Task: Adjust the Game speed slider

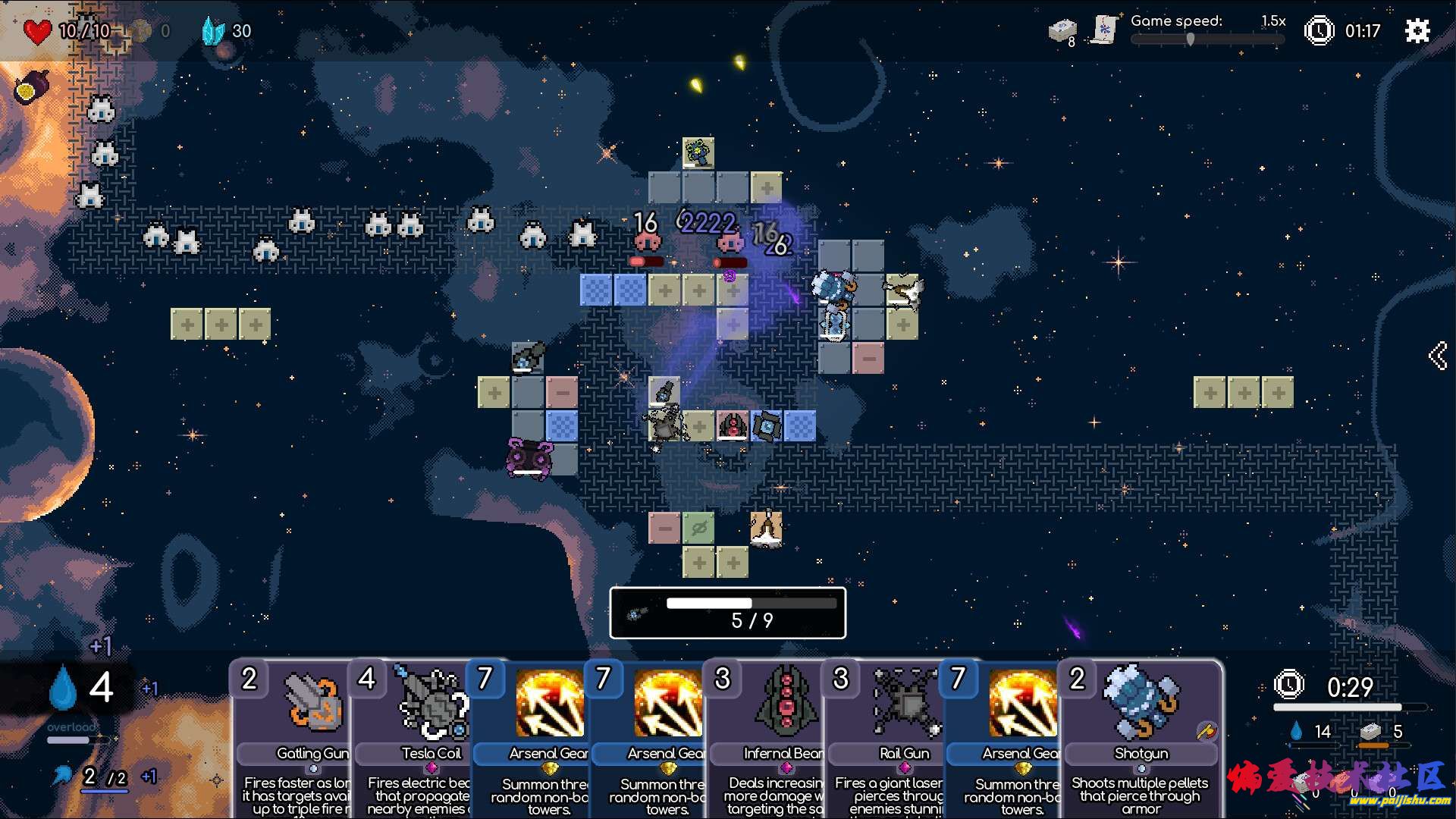Action: click(1191, 39)
